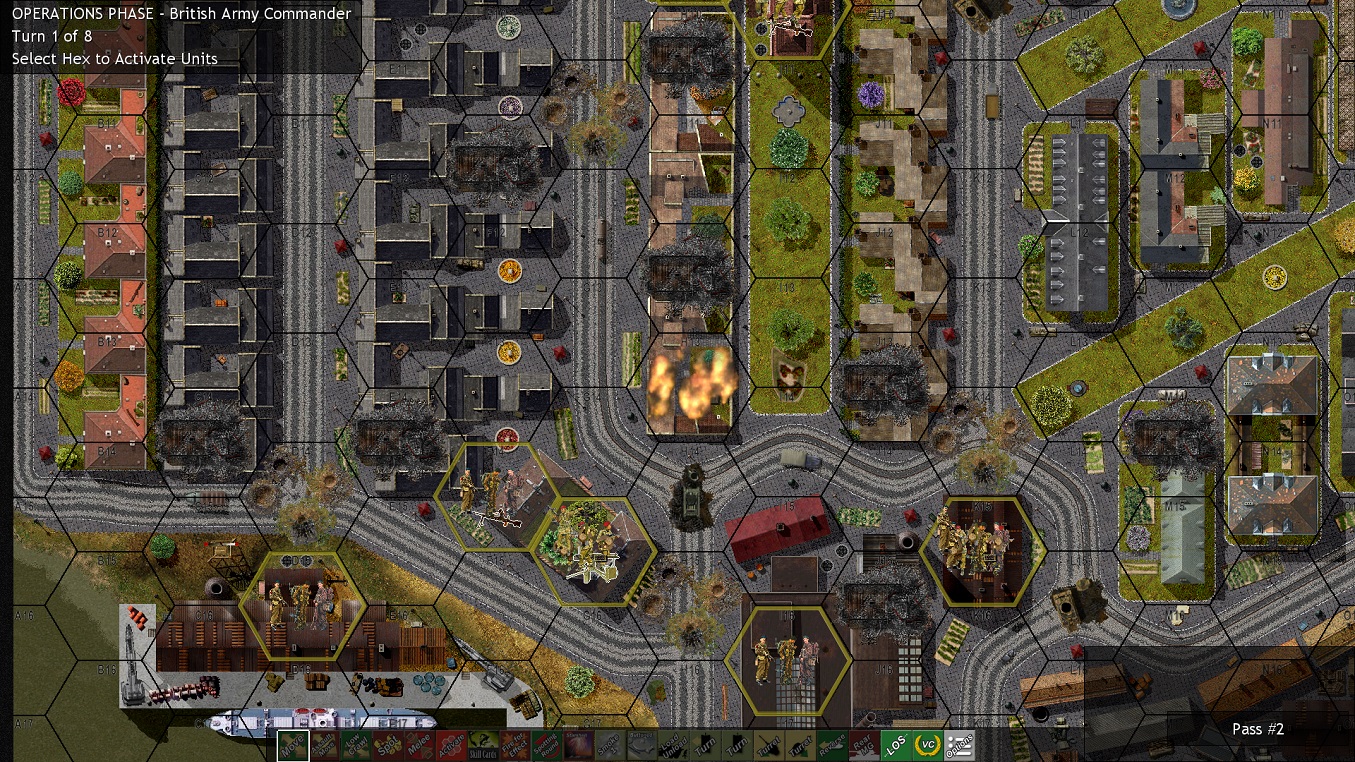The width and height of the screenshot is (1355, 762).
Task: Click the Spotting Round icon
Action: (545, 744)
